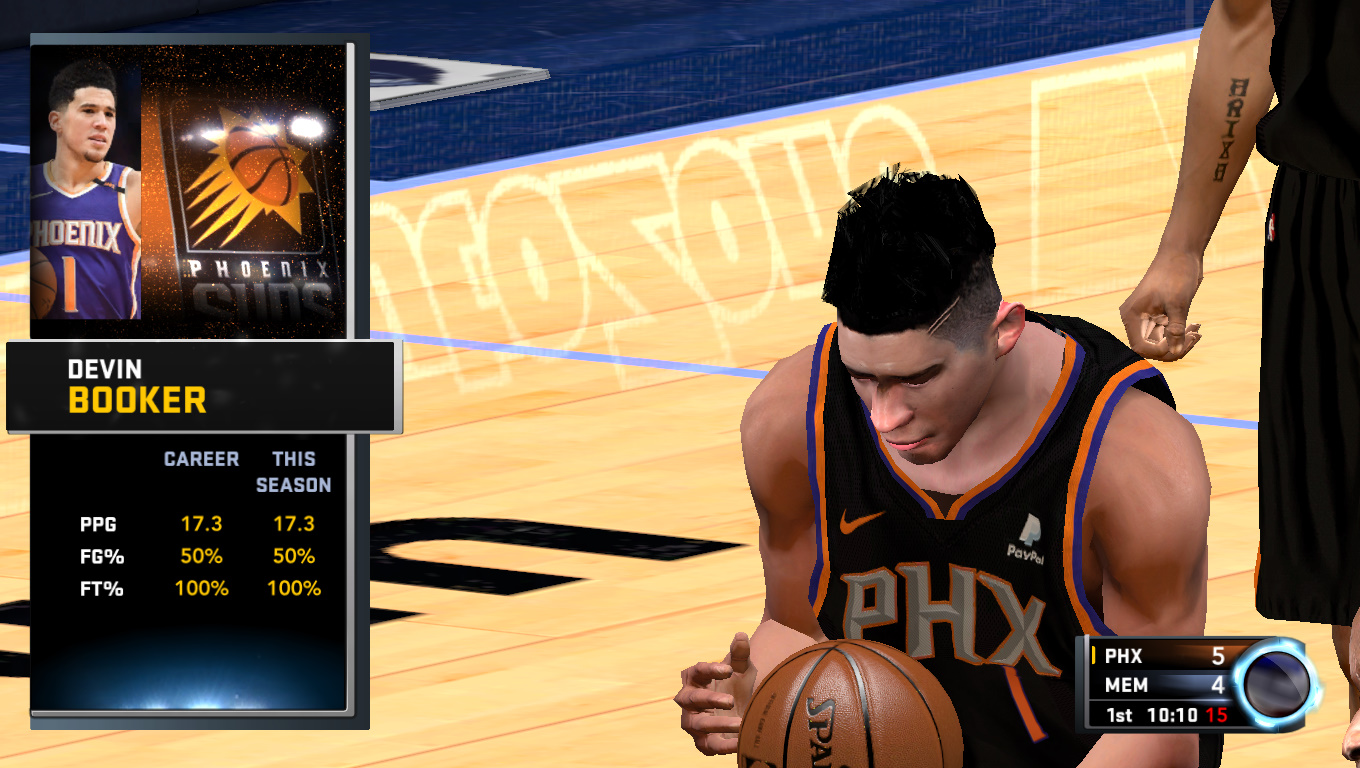This screenshot has height=768, width=1360.
Task: Click the PHX team abbreviation on scoreboard
Action: click(1122, 657)
